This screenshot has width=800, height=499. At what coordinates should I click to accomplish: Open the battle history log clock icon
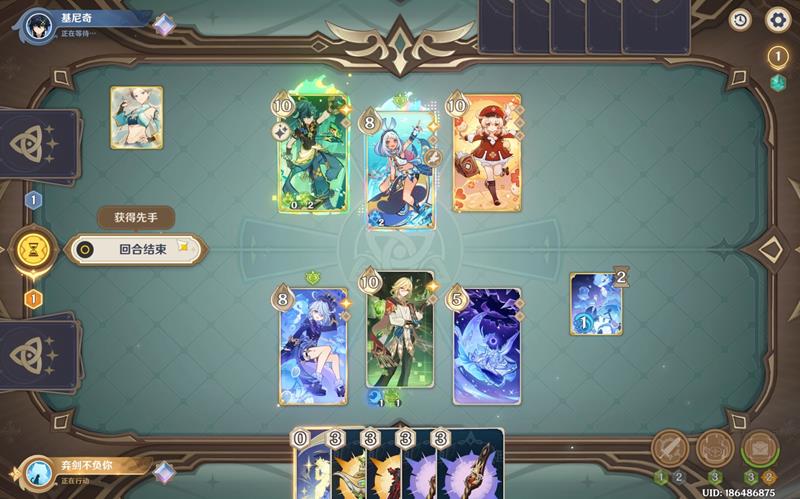tap(741, 19)
